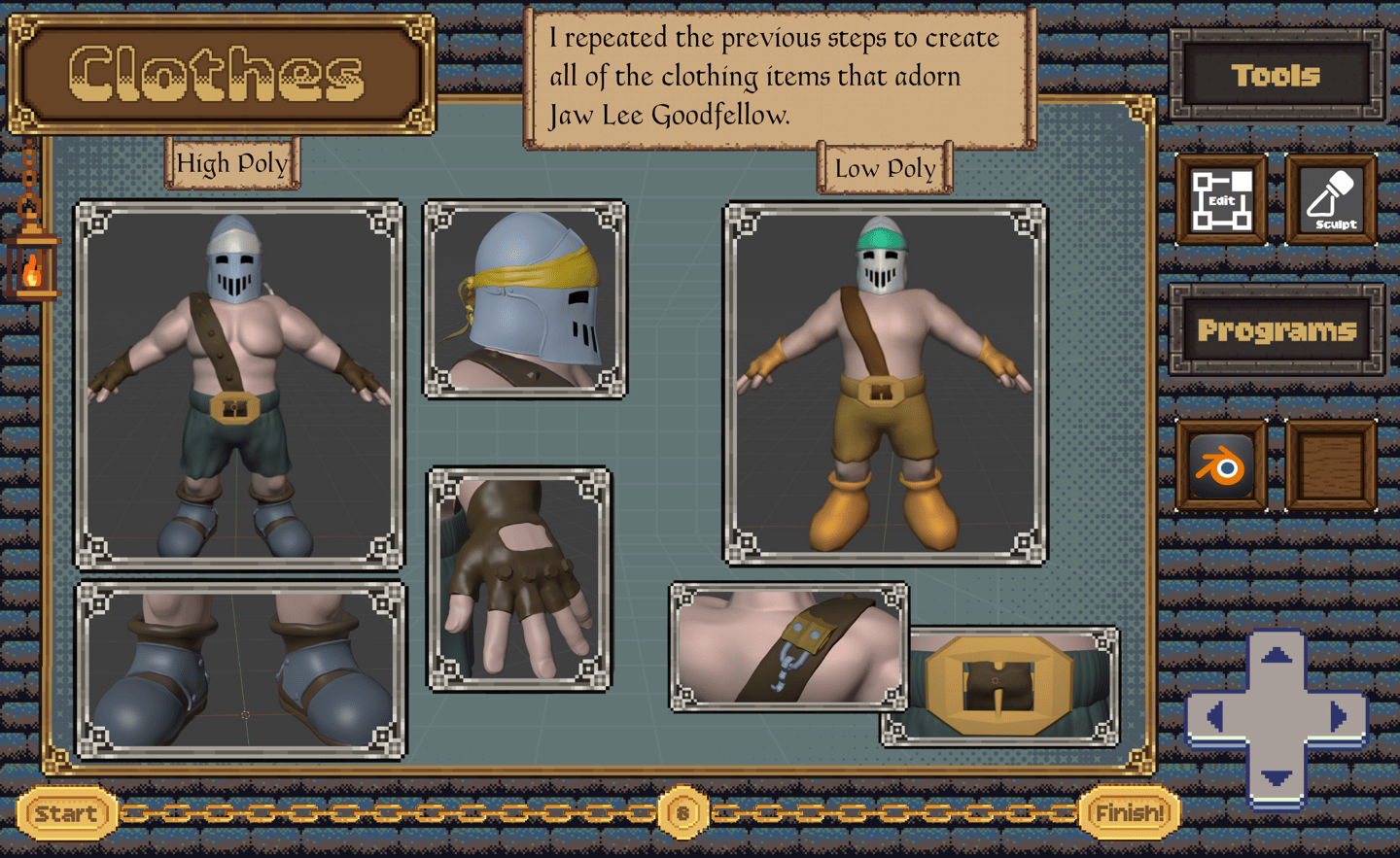Click the step 8 marker on the chain
Image resolution: width=1400 pixels, height=858 pixels.
pyautogui.click(x=682, y=813)
